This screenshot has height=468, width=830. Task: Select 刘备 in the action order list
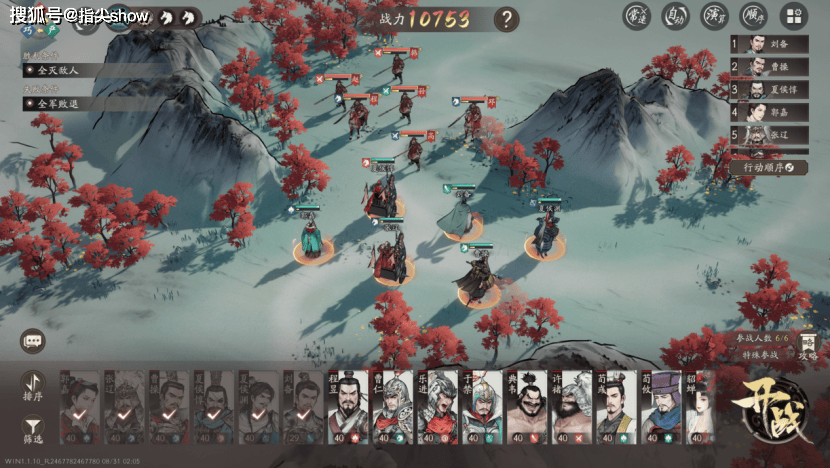click(768, 44)
